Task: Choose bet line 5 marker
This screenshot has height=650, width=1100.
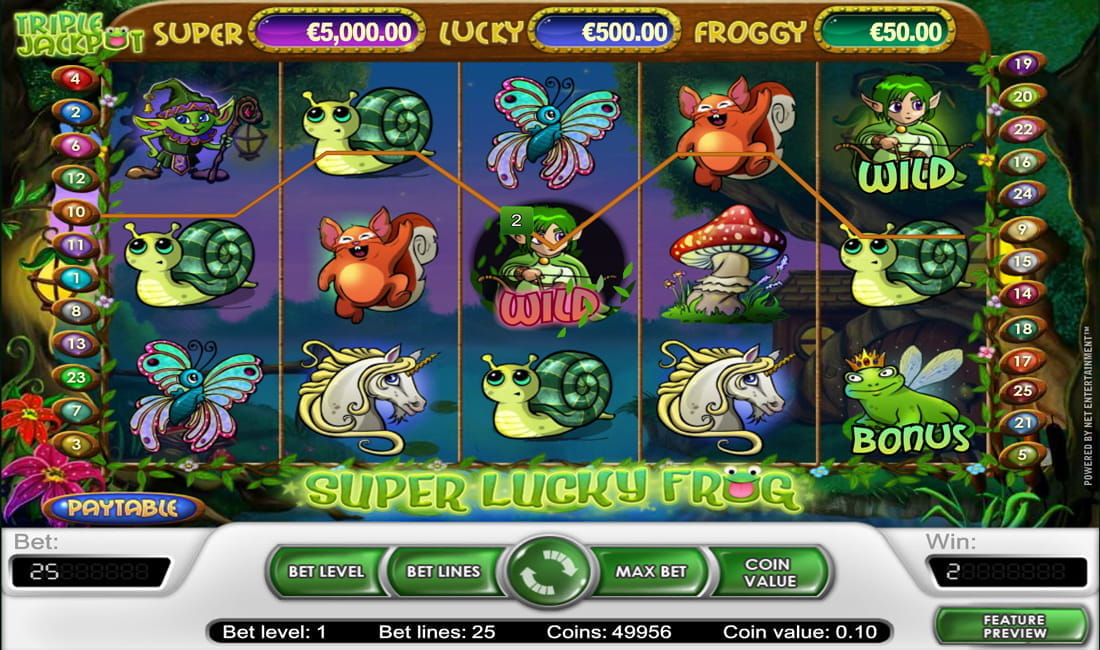Action: 1022,455
